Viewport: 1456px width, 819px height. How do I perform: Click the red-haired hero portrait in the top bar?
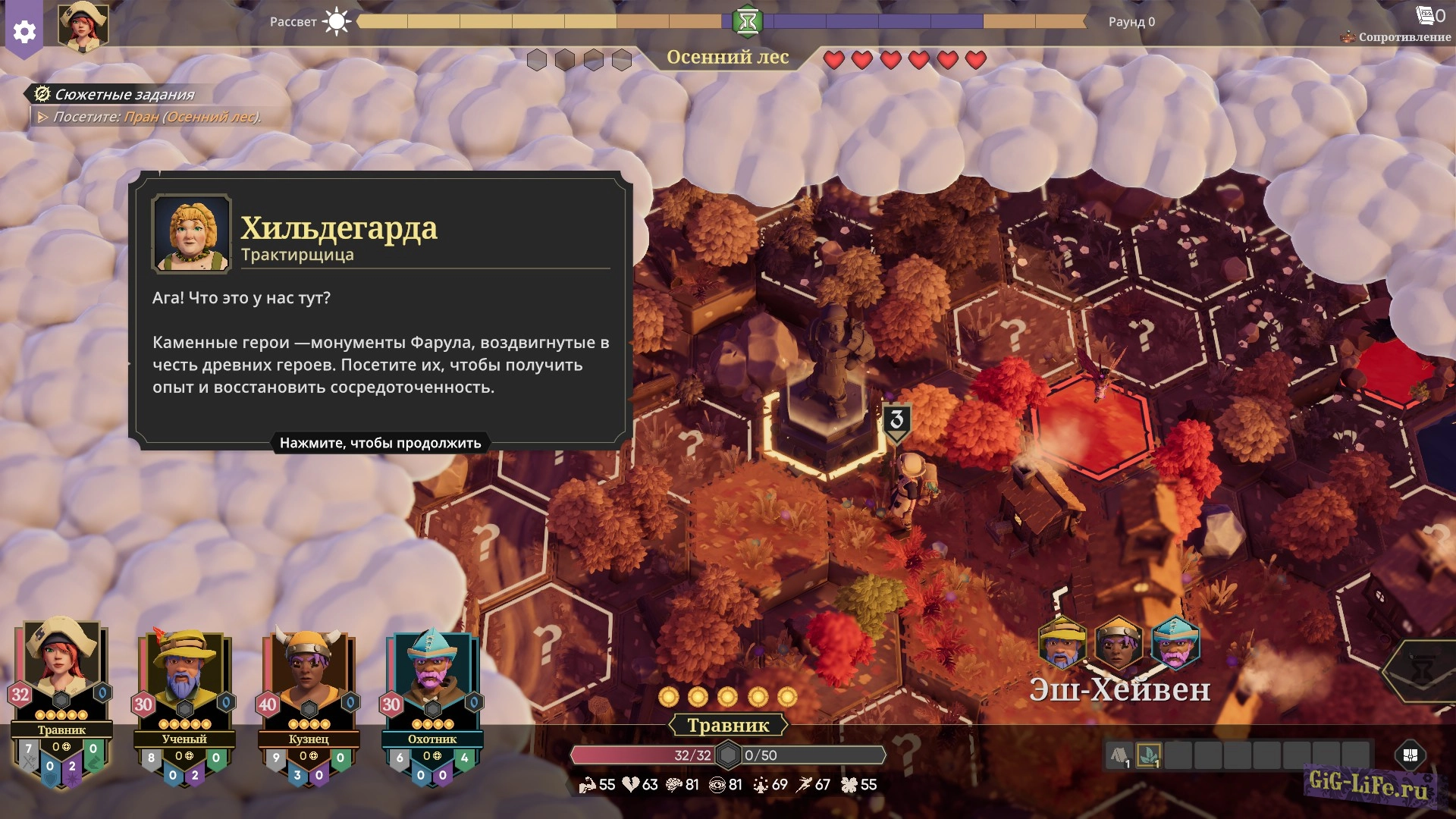point(83,27)
